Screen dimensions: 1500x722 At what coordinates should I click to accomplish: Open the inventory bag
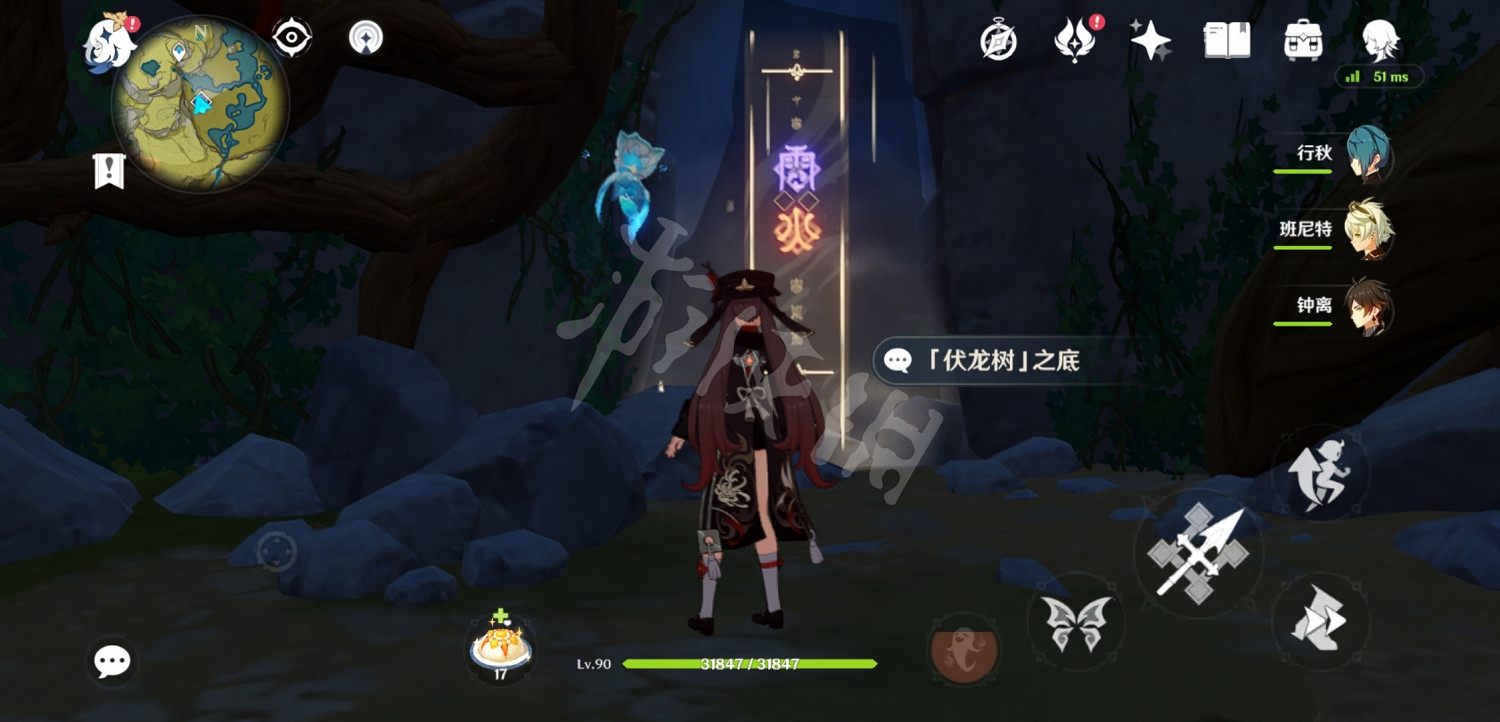(x=1302, y=40)
